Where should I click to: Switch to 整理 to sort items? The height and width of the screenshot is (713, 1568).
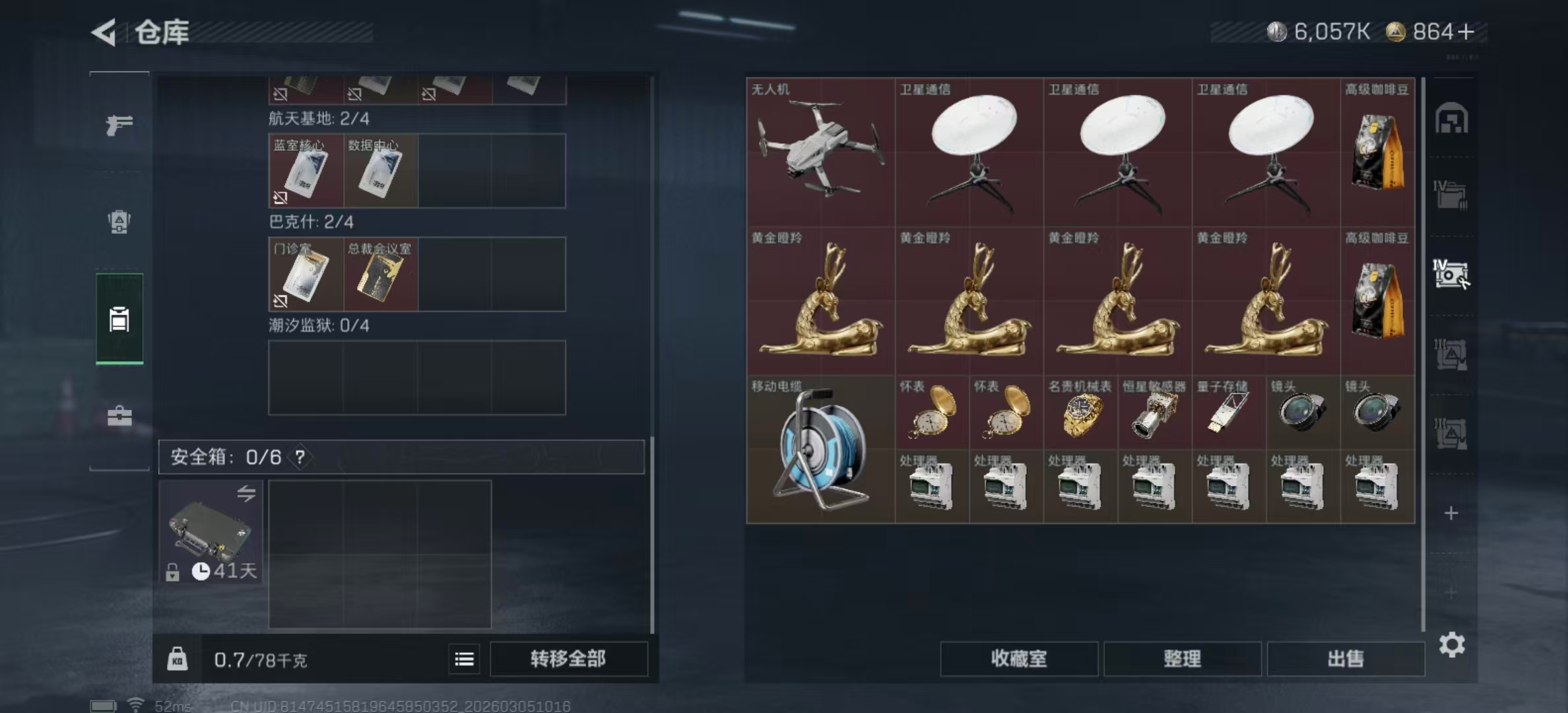point(1182,659)
